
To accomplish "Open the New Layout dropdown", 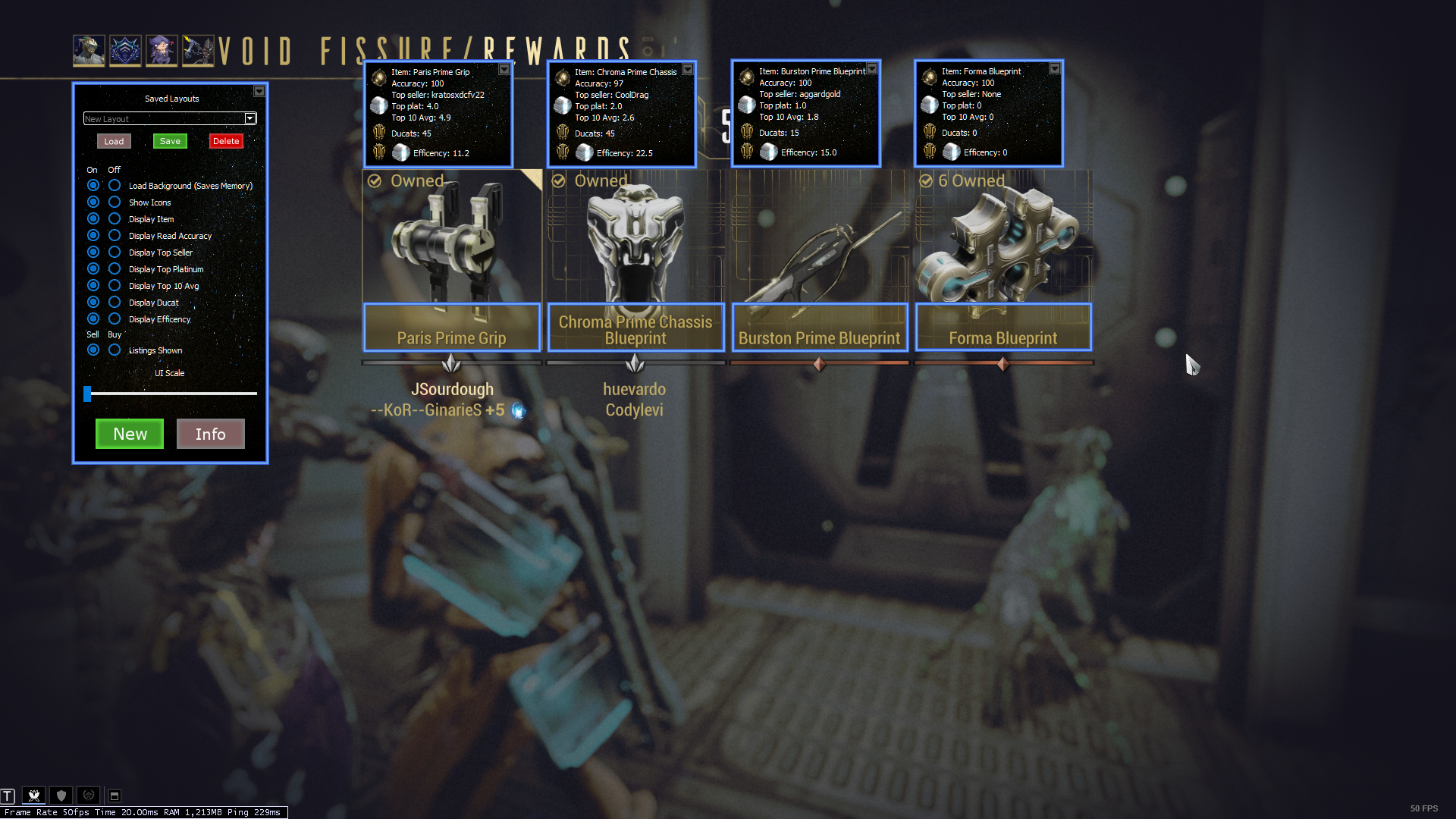I will (250, 118).
